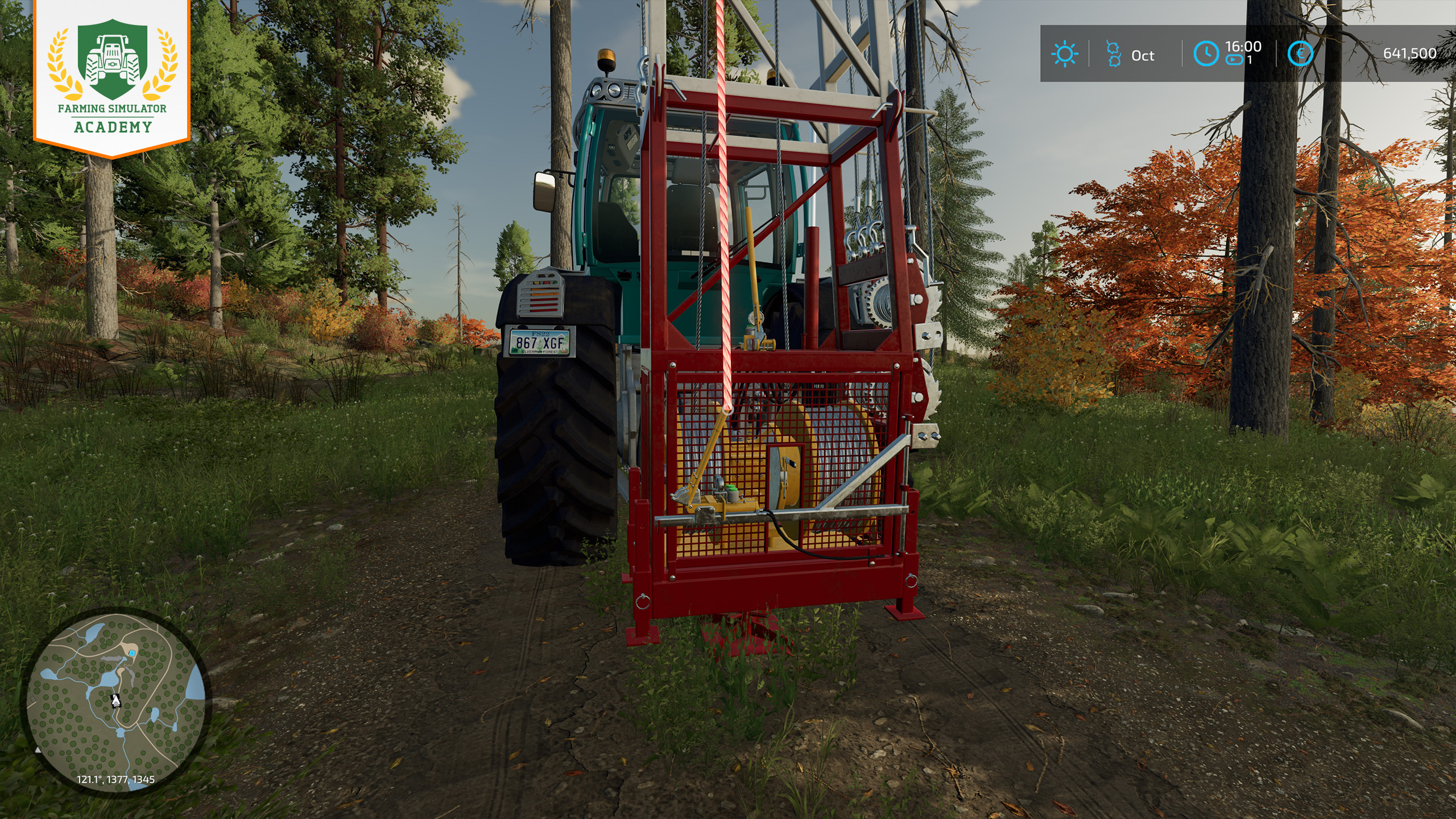Click the player marker on the minimap

pos(116,701)
